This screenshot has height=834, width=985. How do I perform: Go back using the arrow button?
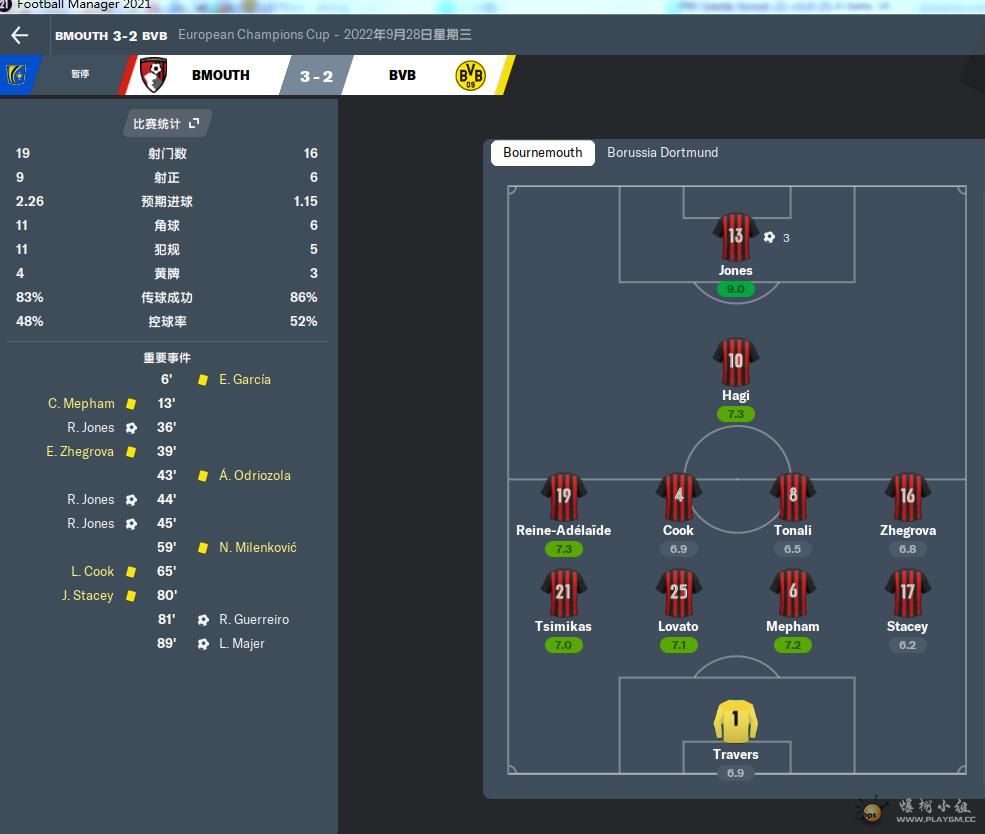click(x=20, y=36)
